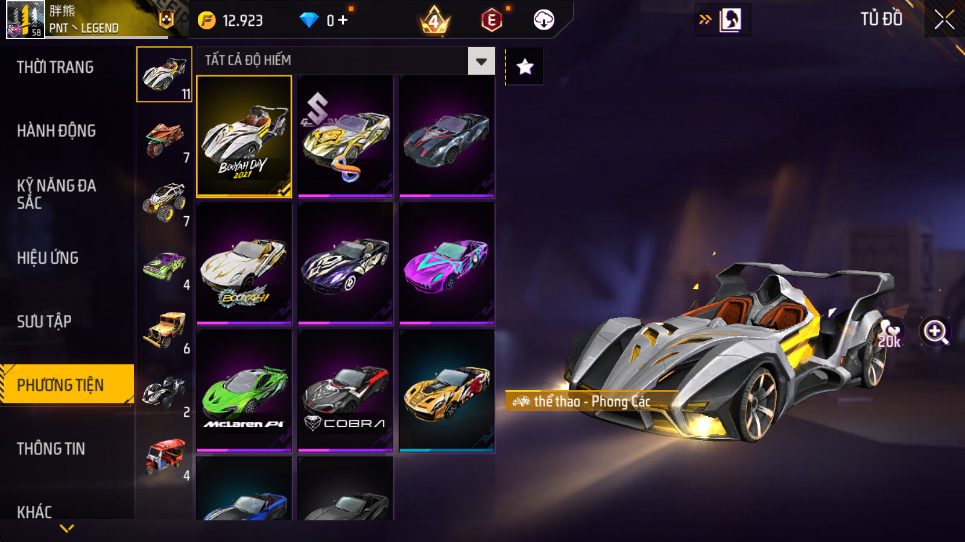Image resolution: width=965 pixels, height=542 pixels.
Task: Choose the Cobra sports car skin
Action: 345,391
